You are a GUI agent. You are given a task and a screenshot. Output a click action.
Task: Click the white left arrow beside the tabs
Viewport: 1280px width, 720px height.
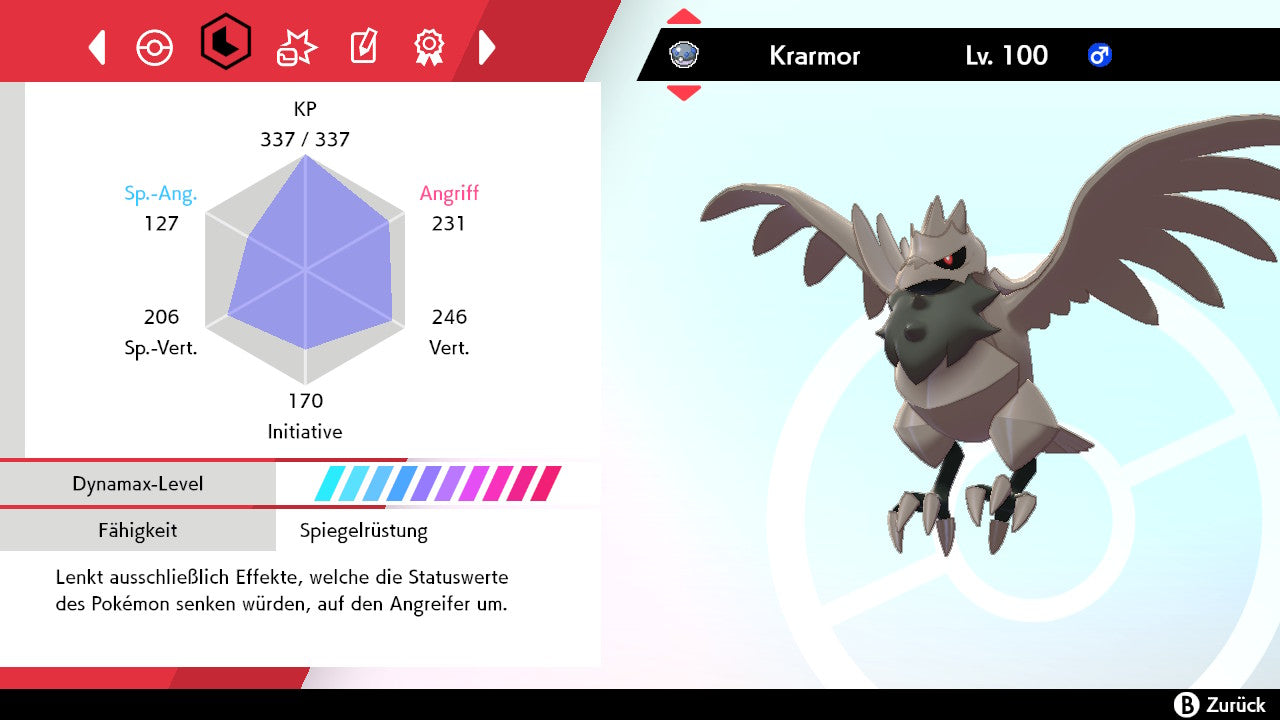(97, 47)
